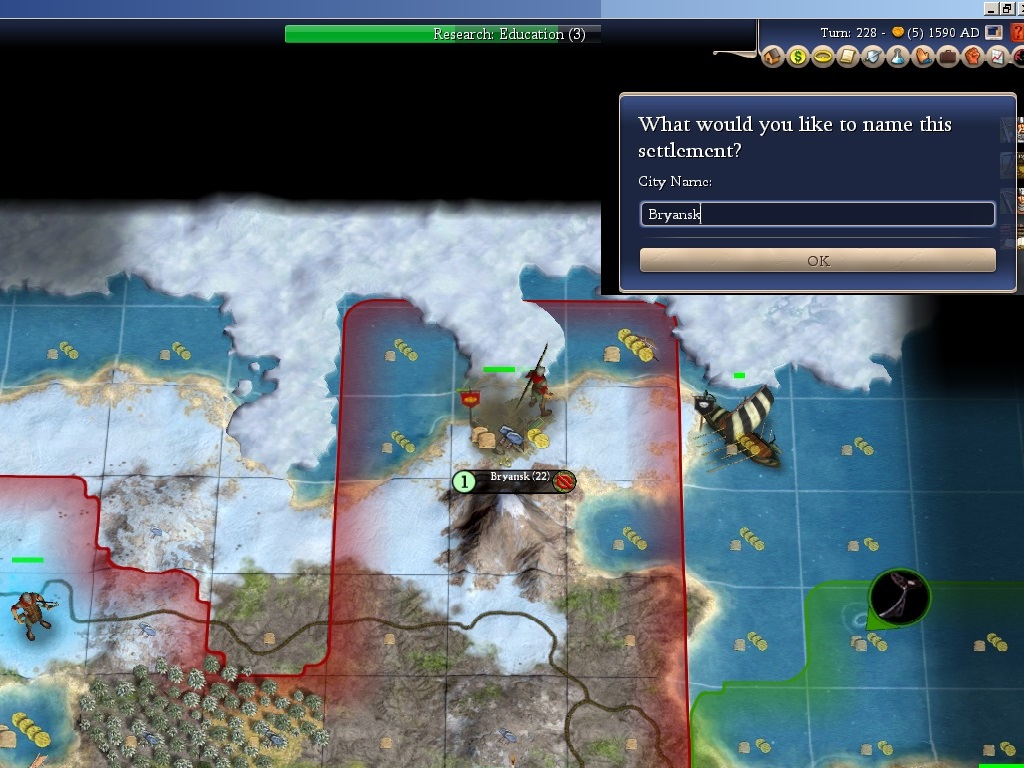This screenshot has width=1024, height=768.
Task: Open the domestic advisor house icon
Action: pos(773,57)
